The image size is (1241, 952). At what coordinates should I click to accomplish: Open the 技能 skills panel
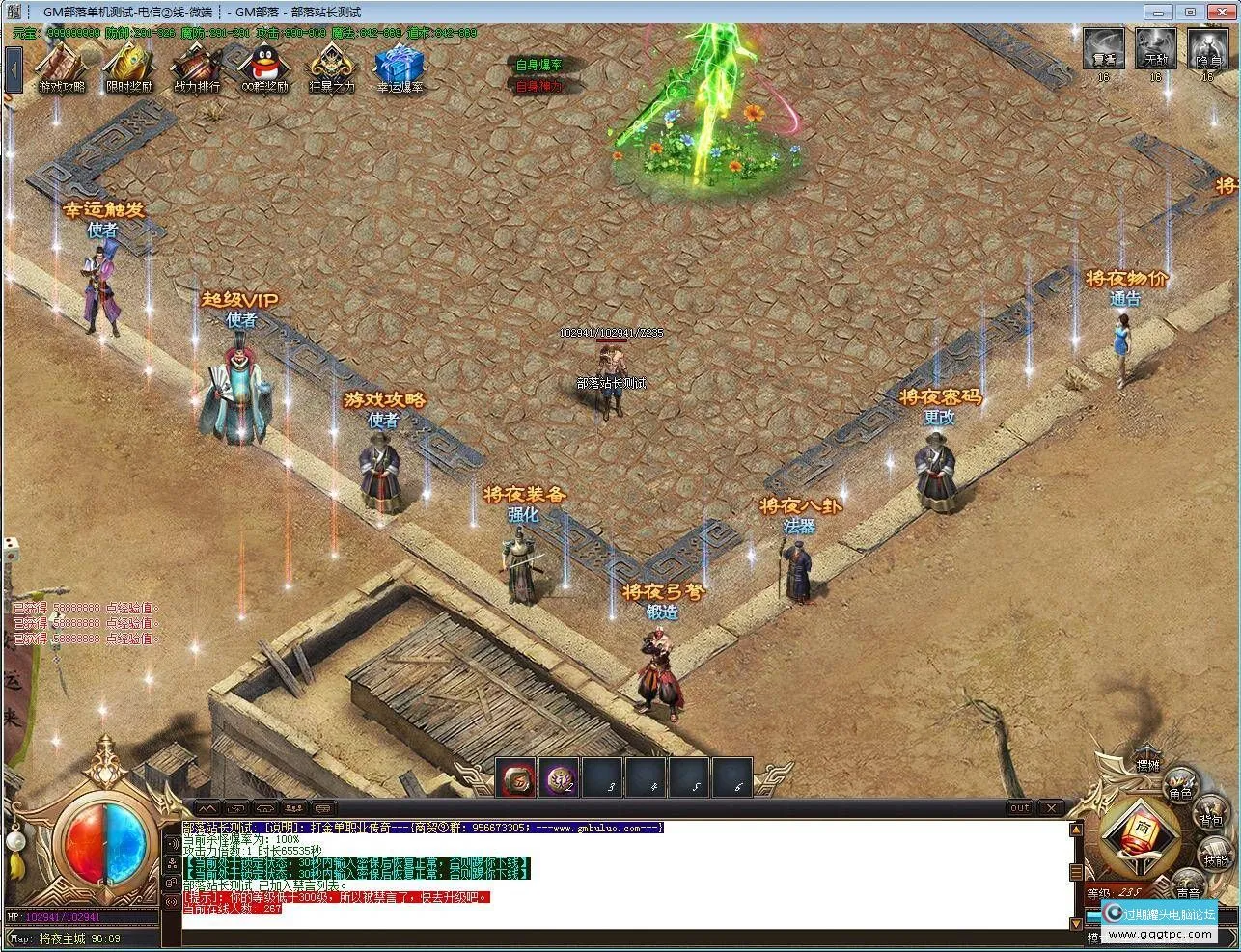click(x=1215, y=856)
